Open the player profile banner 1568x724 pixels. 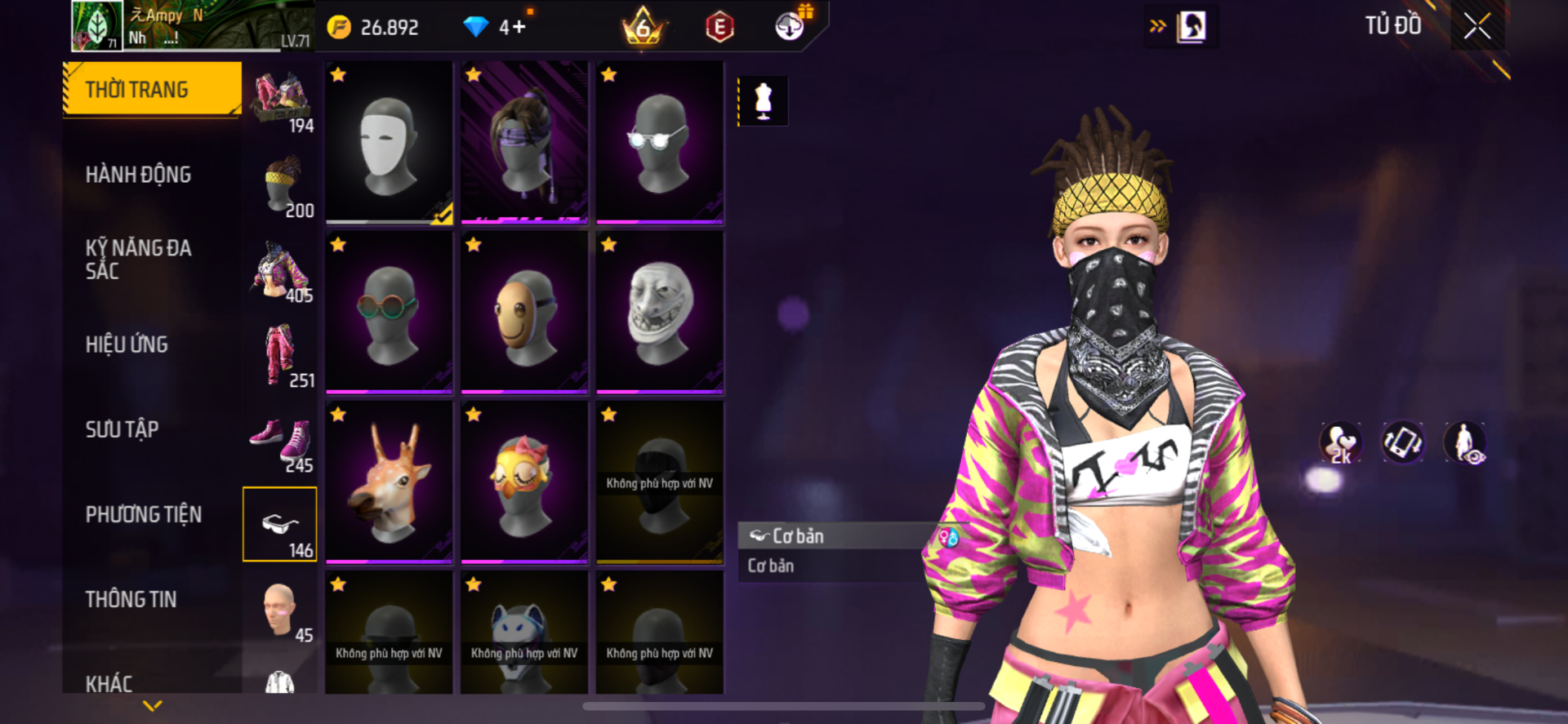click(x=192, y=27)
